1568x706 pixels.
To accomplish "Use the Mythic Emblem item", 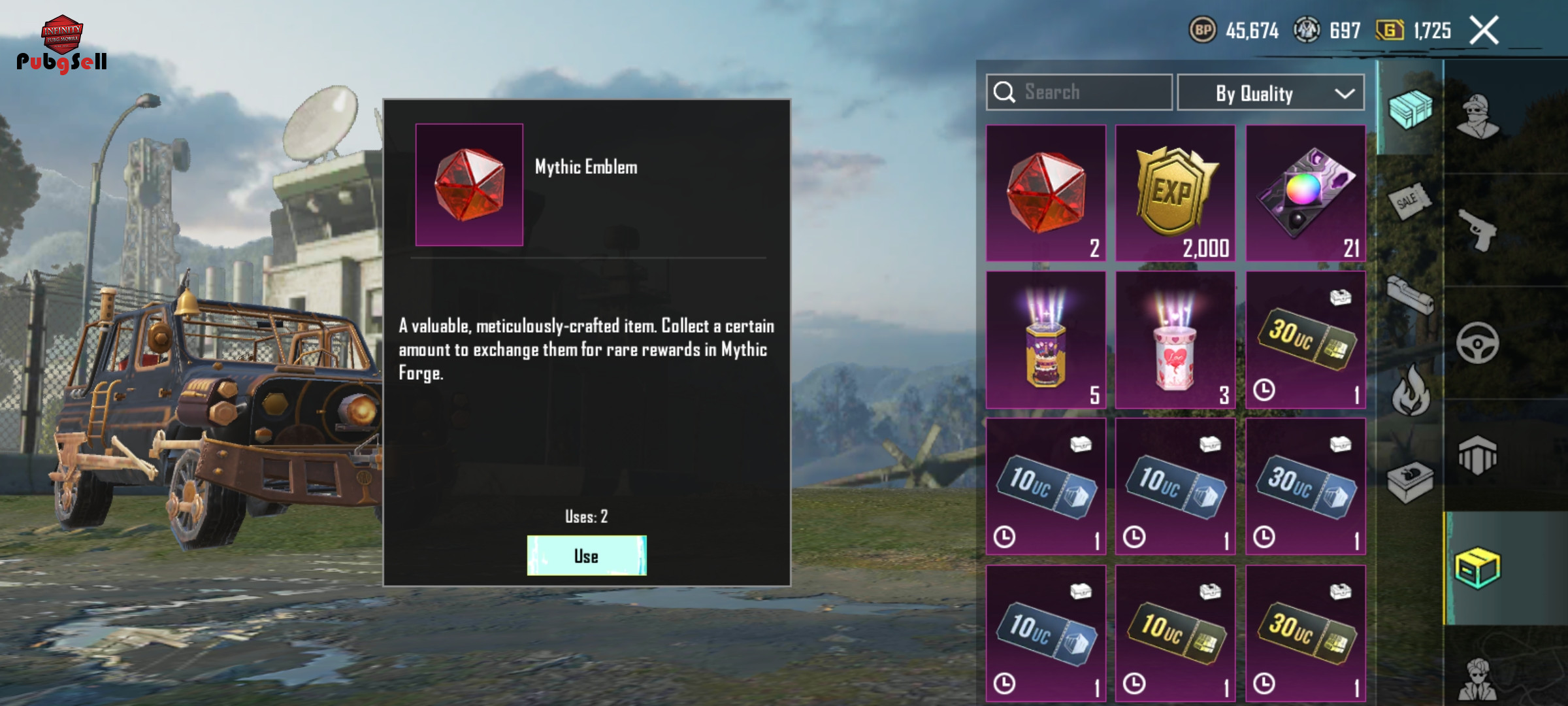I will (586, 556).
